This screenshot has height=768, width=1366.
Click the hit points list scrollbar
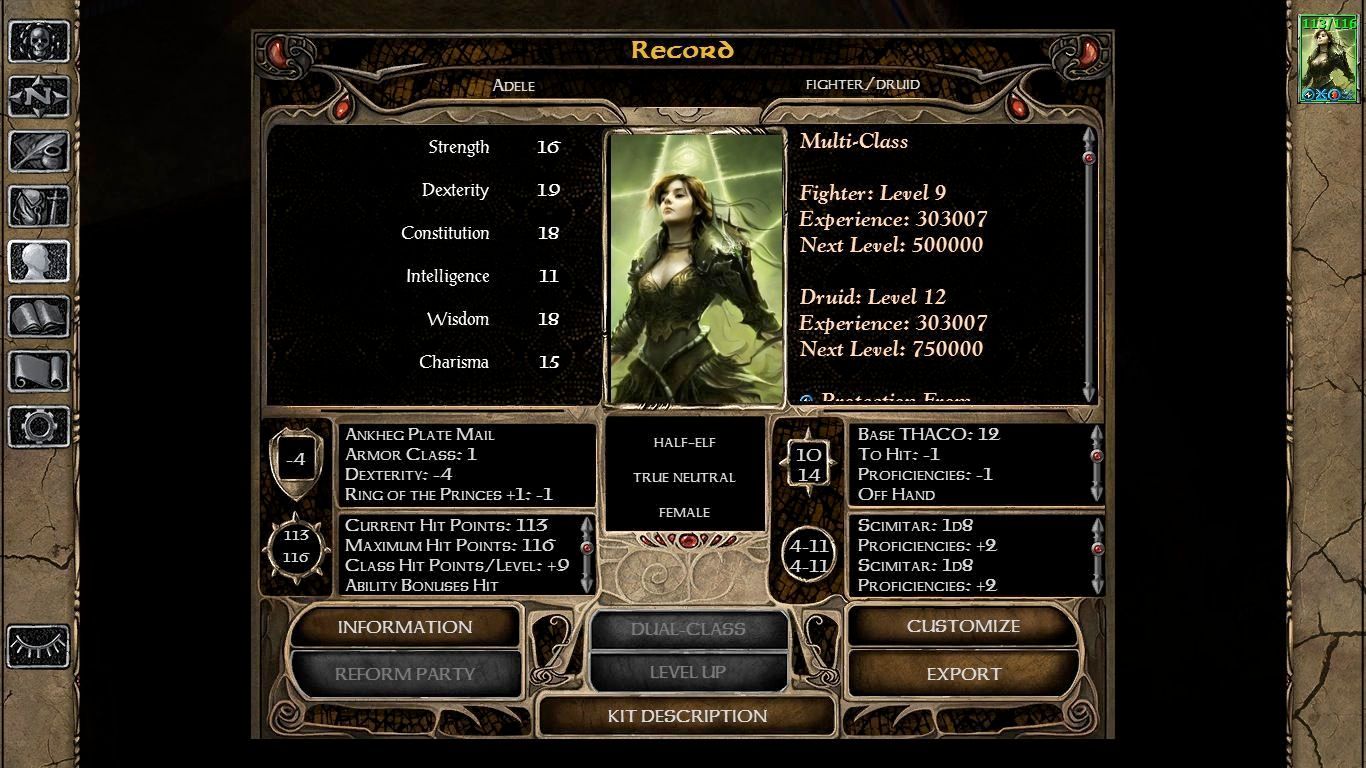click(x=587, y=554)
